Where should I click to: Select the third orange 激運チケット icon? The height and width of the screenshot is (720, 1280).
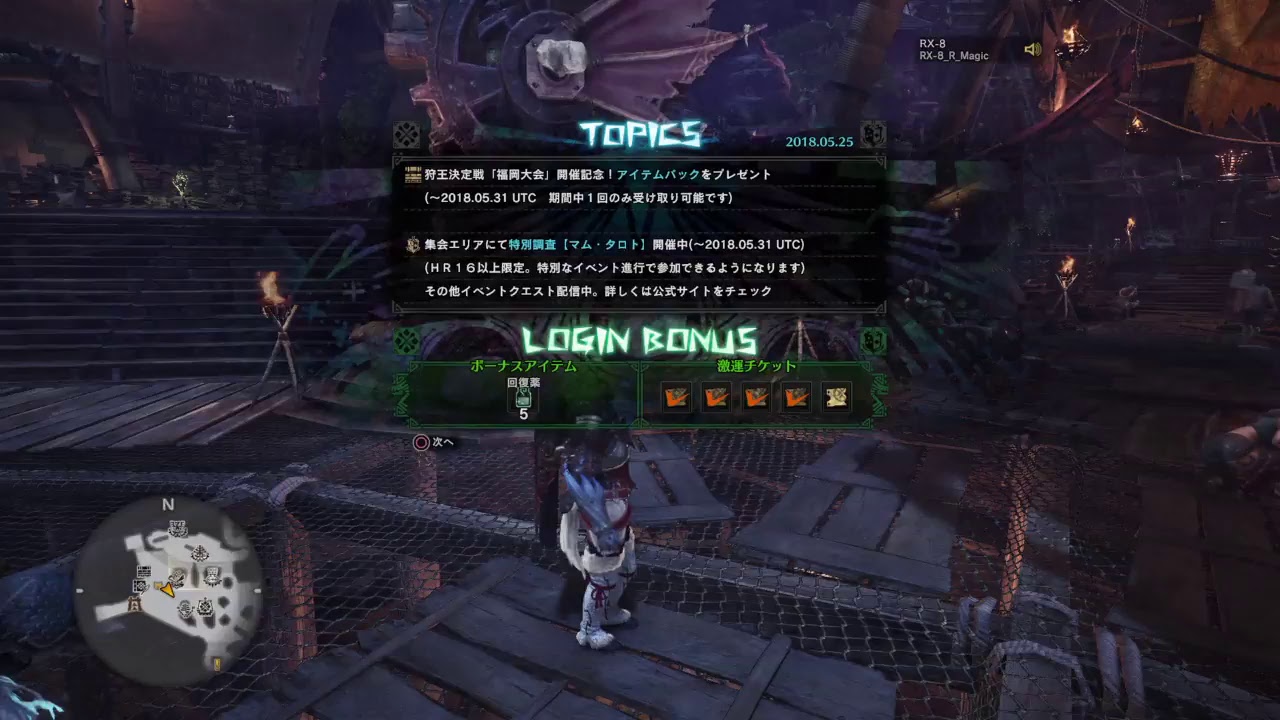[x=757, y=396]
